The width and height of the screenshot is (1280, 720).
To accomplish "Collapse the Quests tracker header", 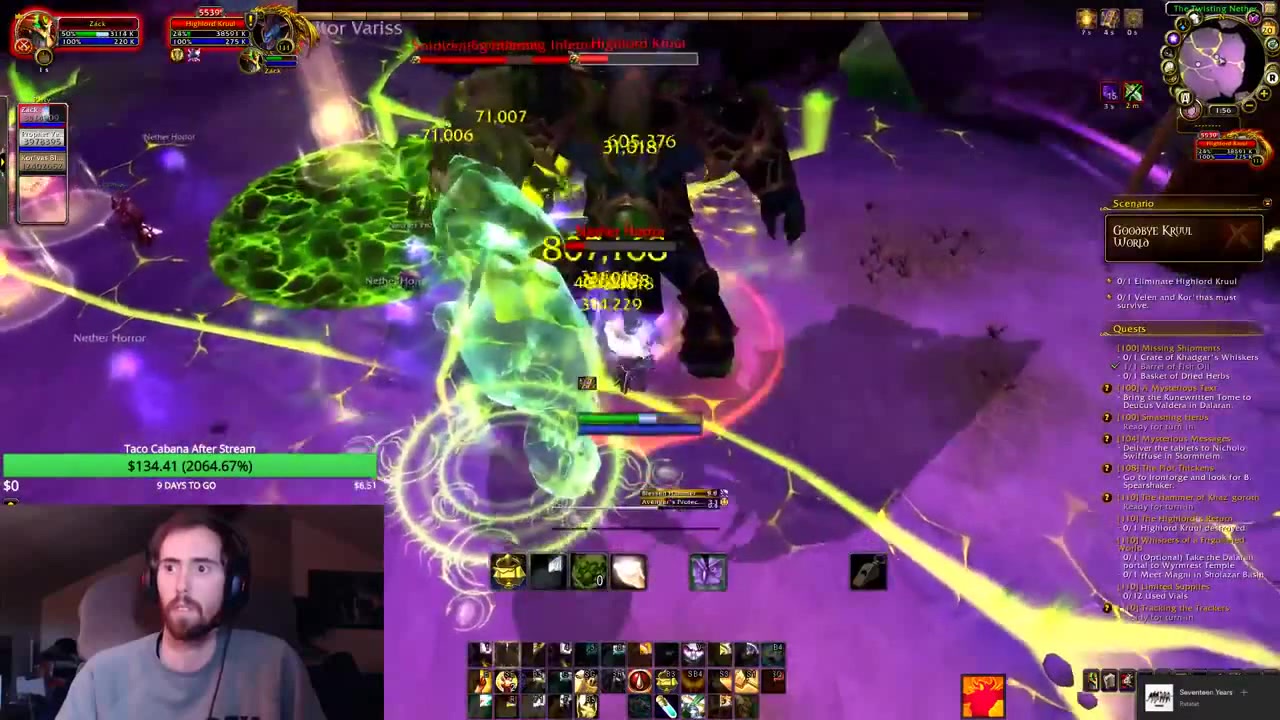I will pyautogui.click(x=1130, y=328).
